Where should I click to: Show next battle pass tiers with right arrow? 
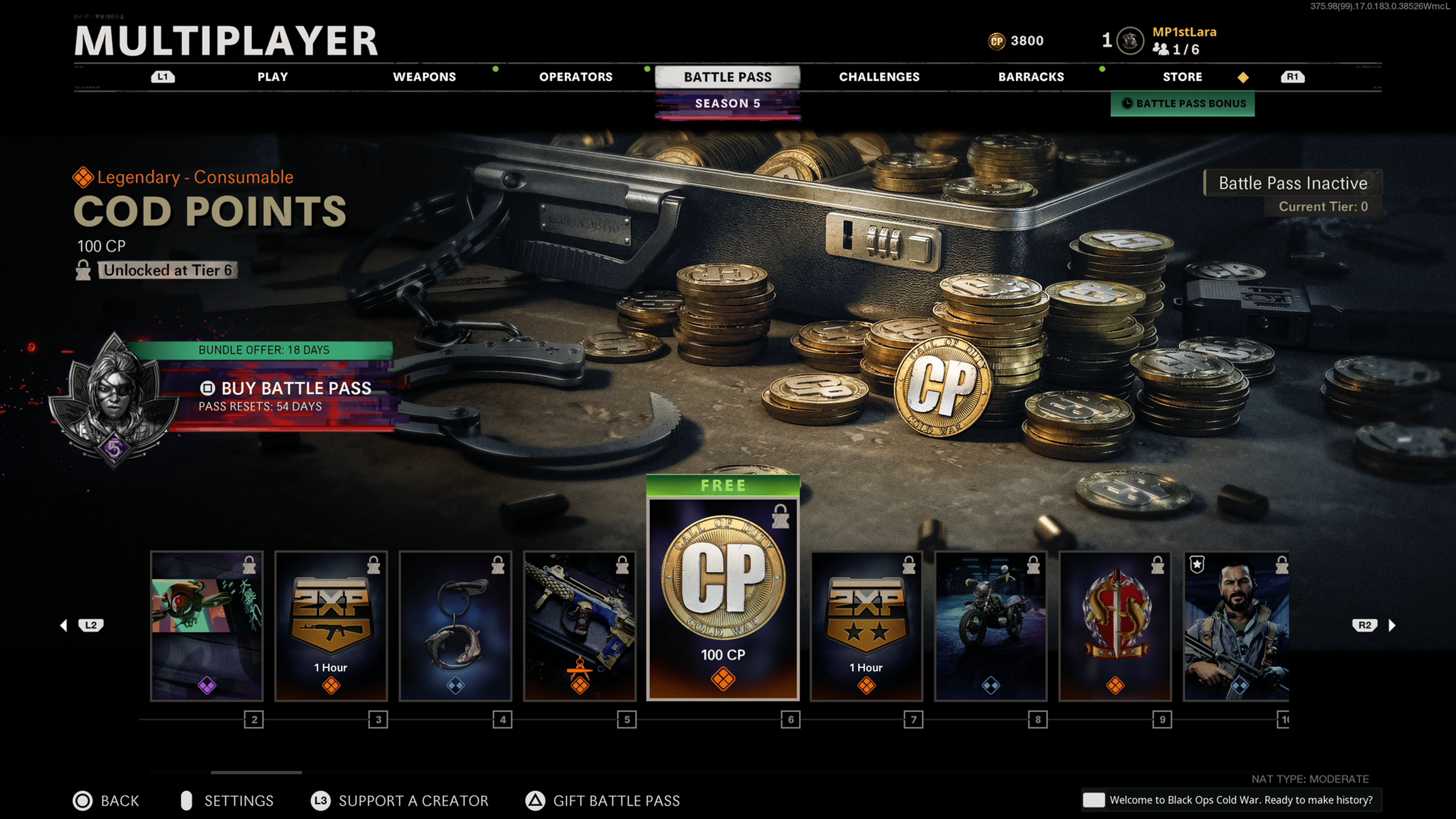[x=1392, y=625]
